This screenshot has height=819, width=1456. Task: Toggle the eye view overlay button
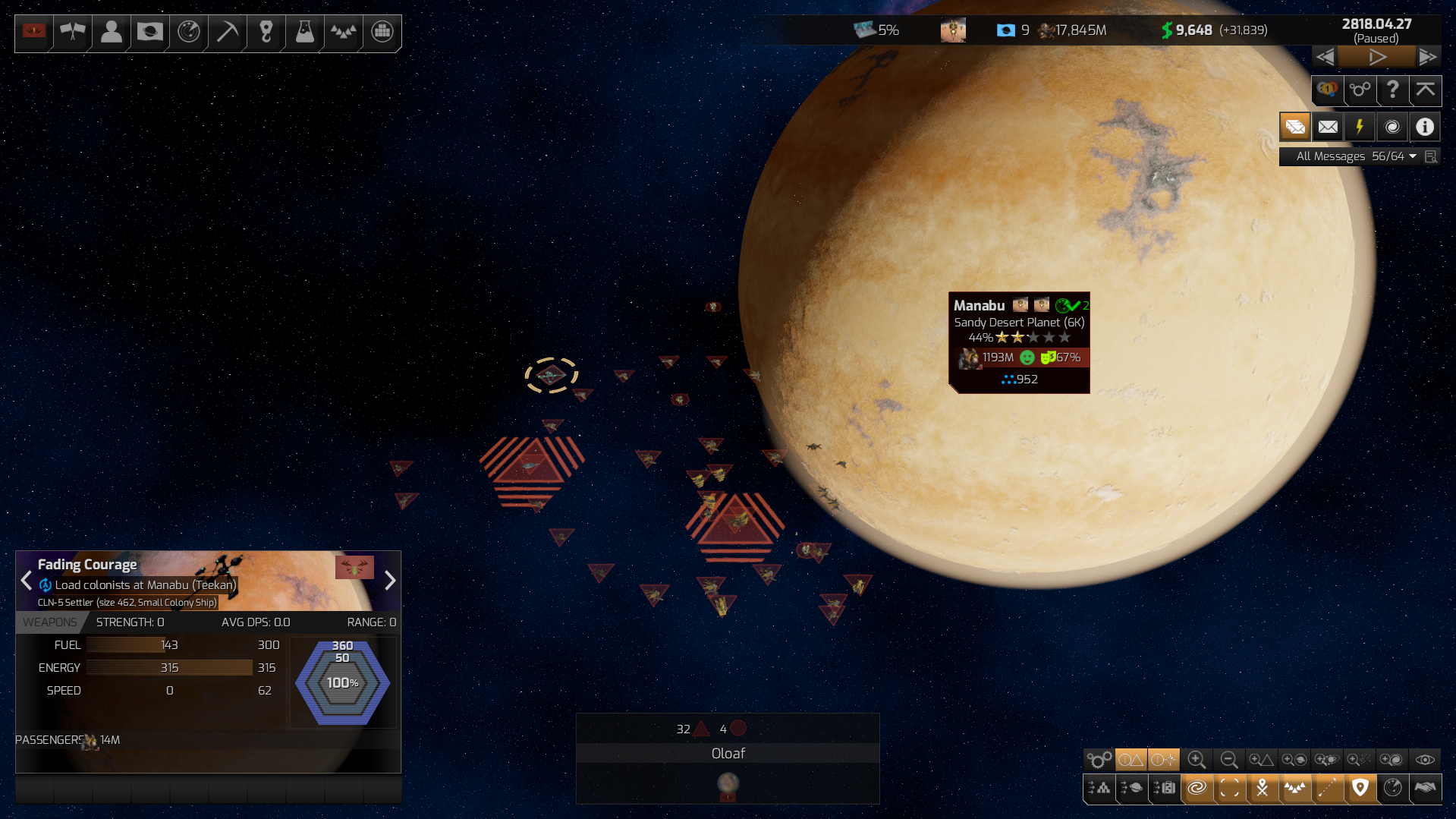pyautogui.click(x=1425, y=760)
